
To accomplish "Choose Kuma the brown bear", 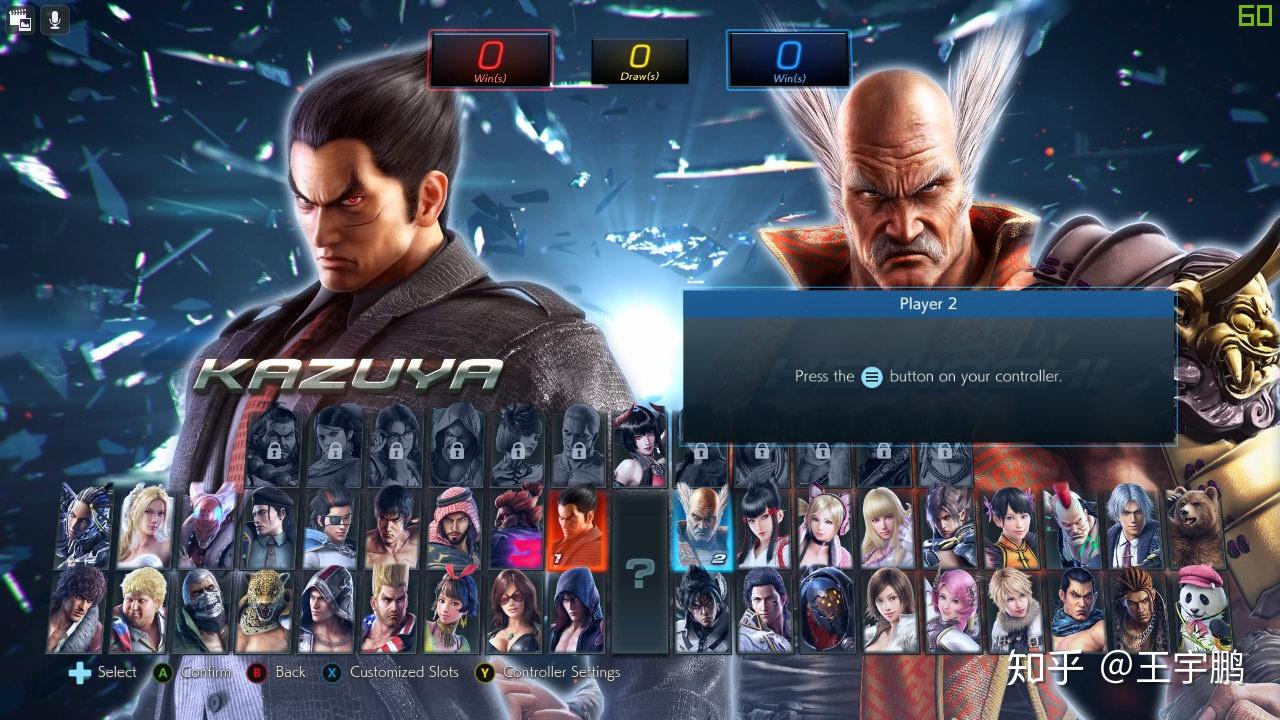I will click(x=1196, y=528).
